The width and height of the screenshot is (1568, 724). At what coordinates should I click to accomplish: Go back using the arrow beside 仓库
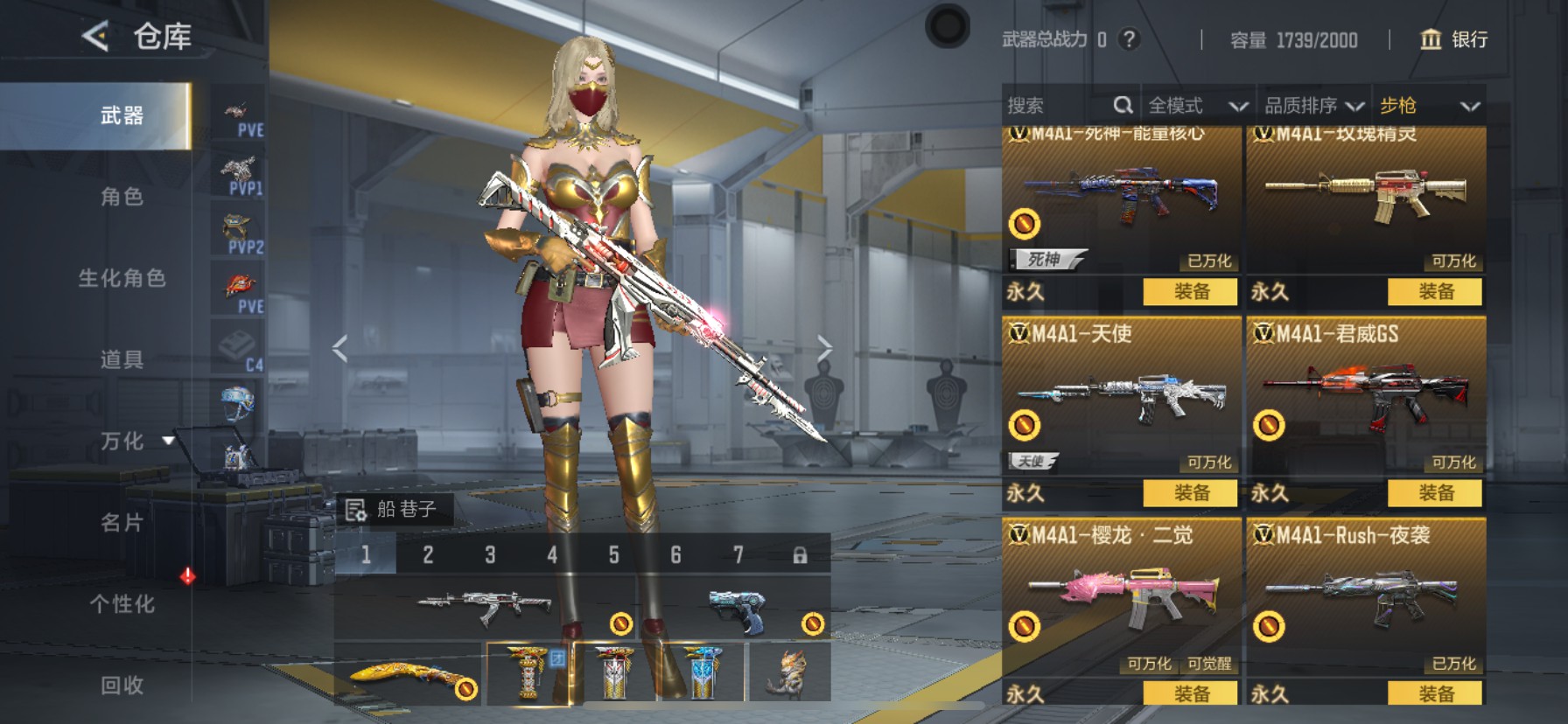tap(95, 37)
